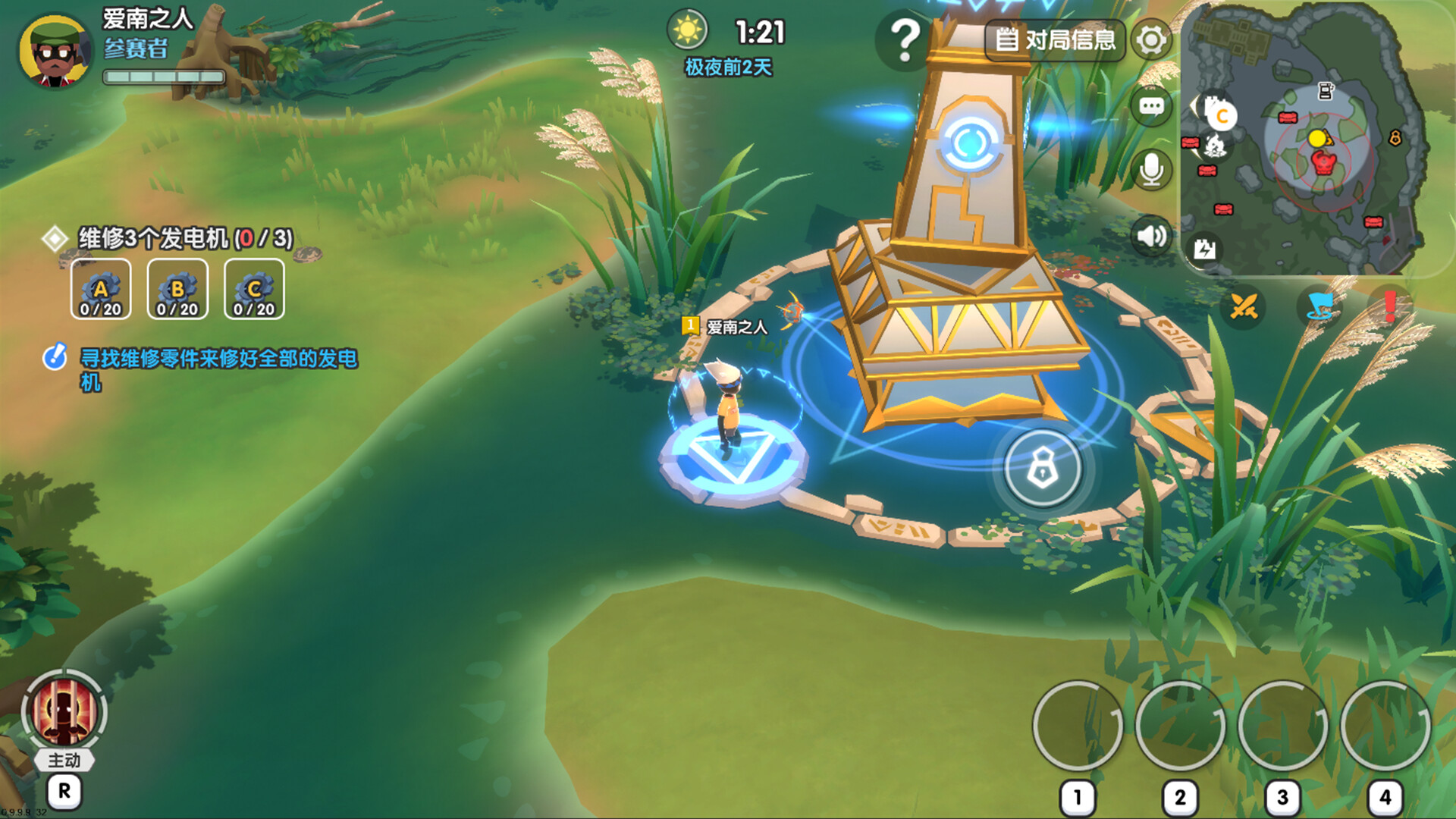Toggle the padlock interaction button near the tower

[x=1042, y=469]
